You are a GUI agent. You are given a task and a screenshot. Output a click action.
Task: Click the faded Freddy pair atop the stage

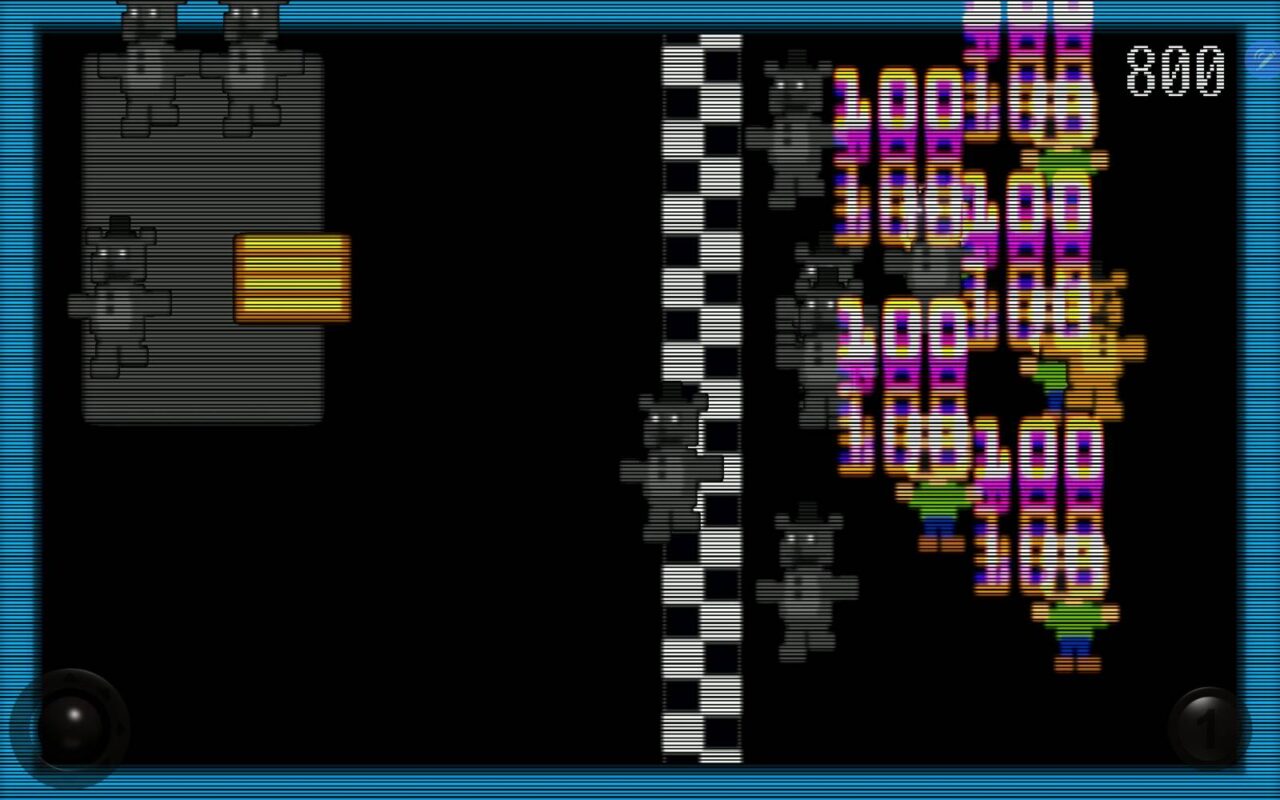coord(200,60)
